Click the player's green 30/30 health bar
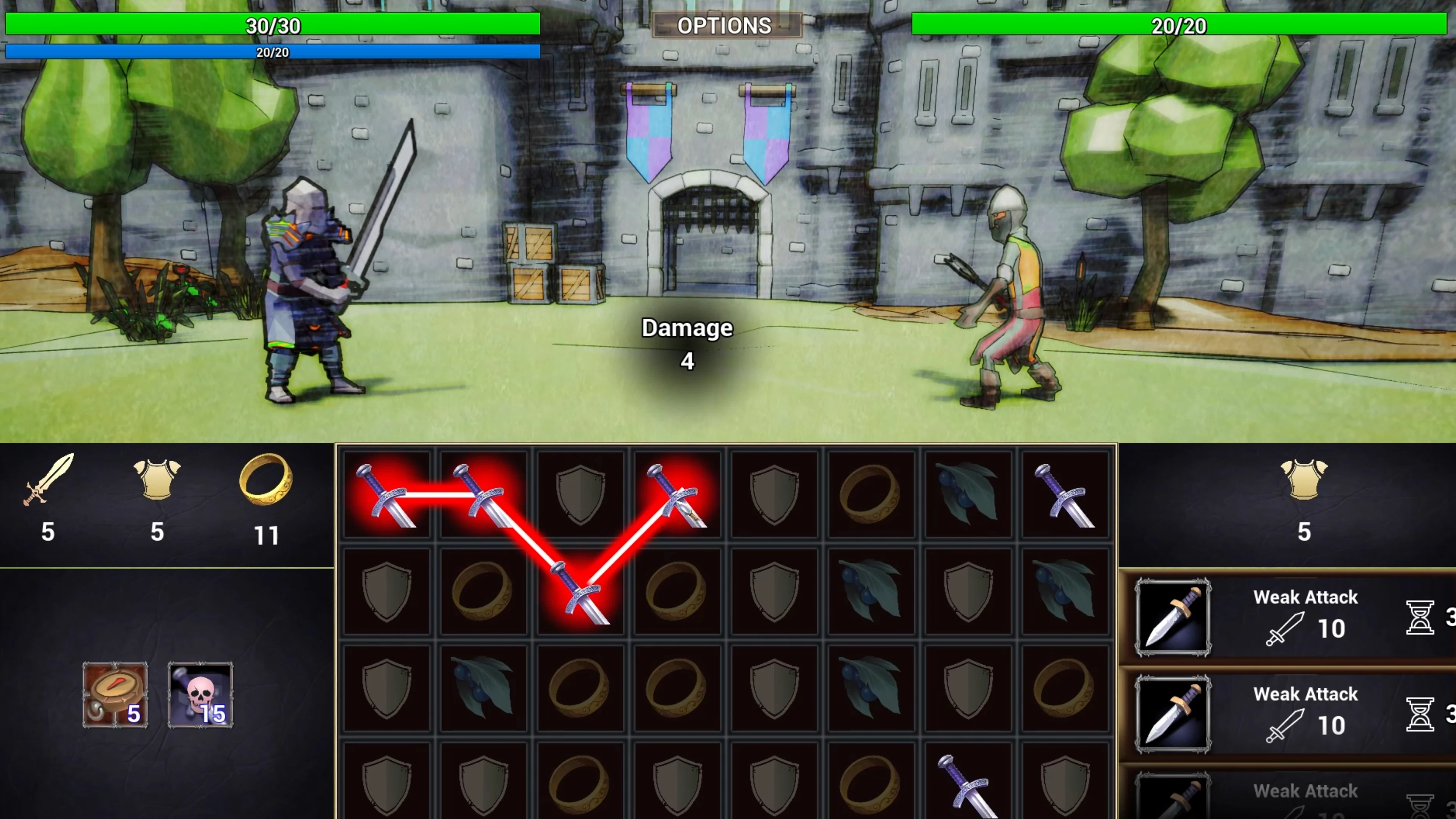The image size is (1456, 819). 271,25
